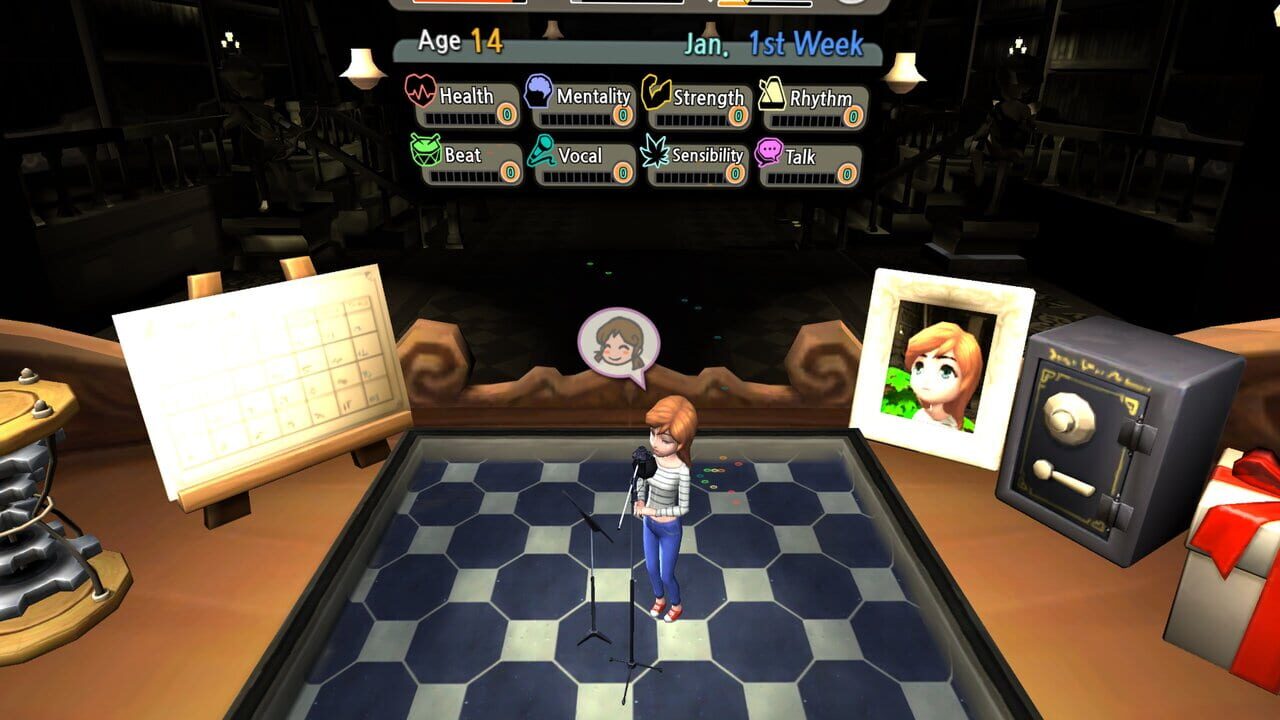The width and height of the screenshot is (1280, 720).
Task: Select the Strength arm icon
Action: pyautogui.click(x=656, y=95)
